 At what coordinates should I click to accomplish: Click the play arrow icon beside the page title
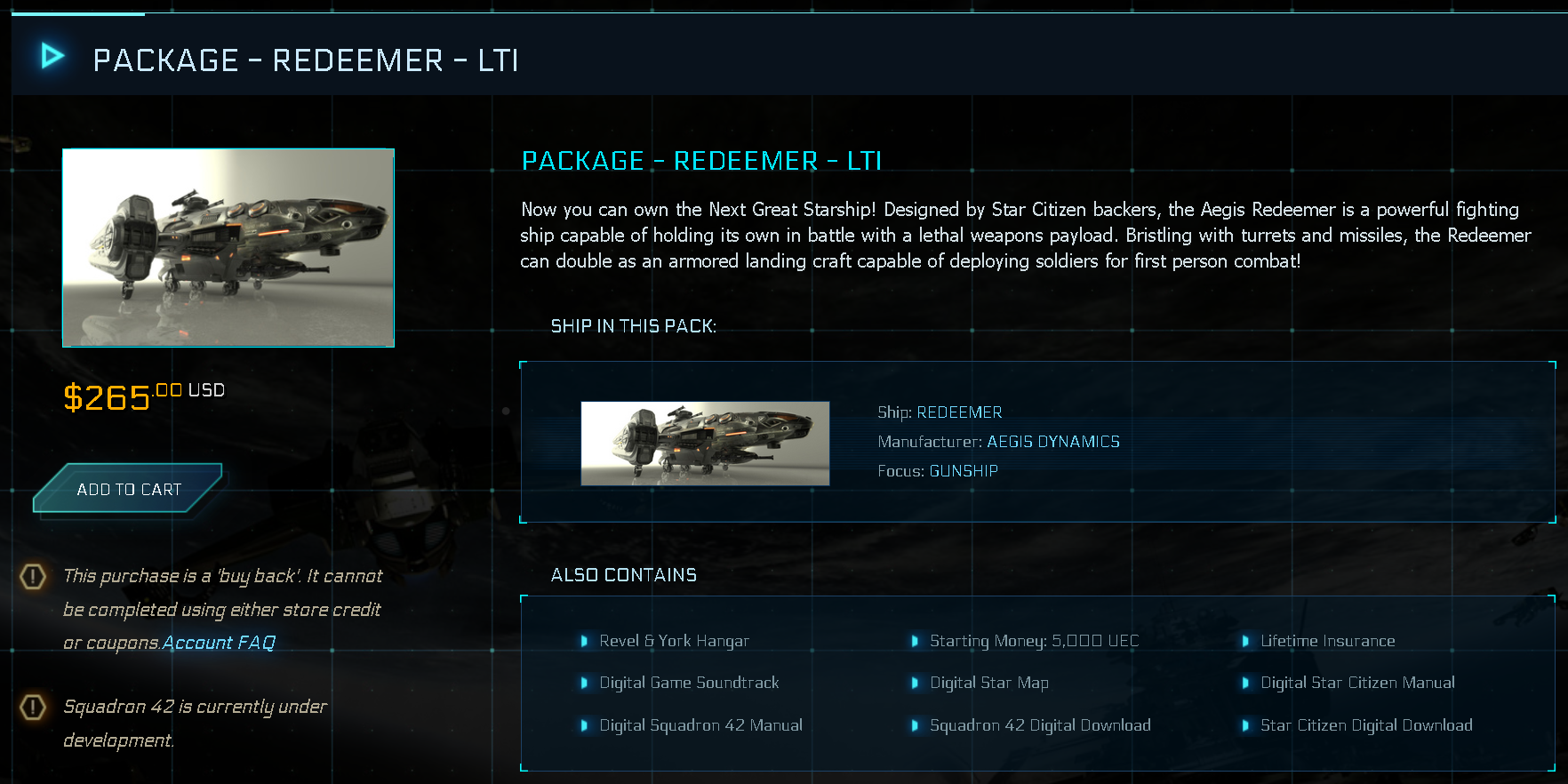click(51, 55)
